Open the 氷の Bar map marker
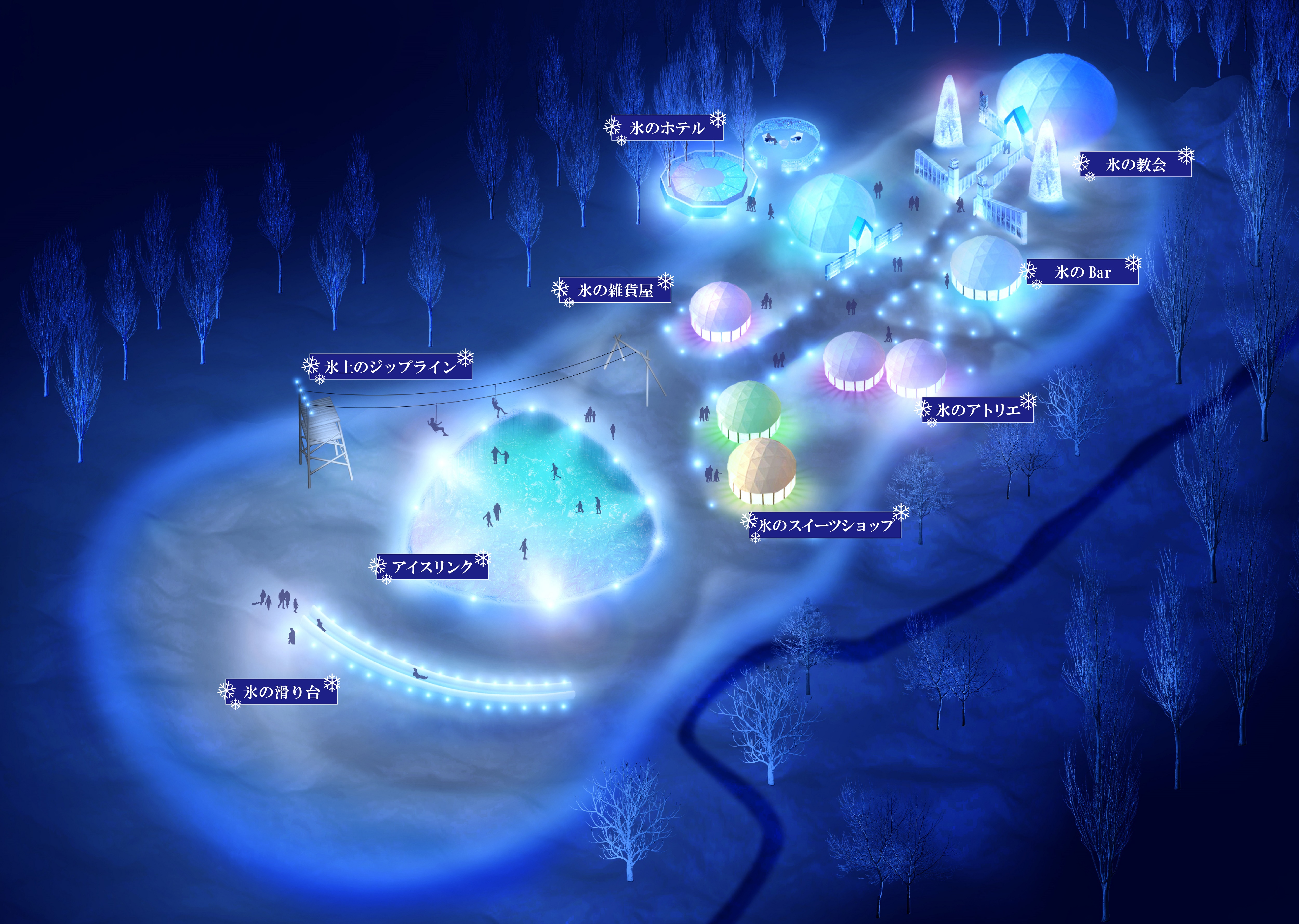1299x924 pixels. [x=1083, y=273]
